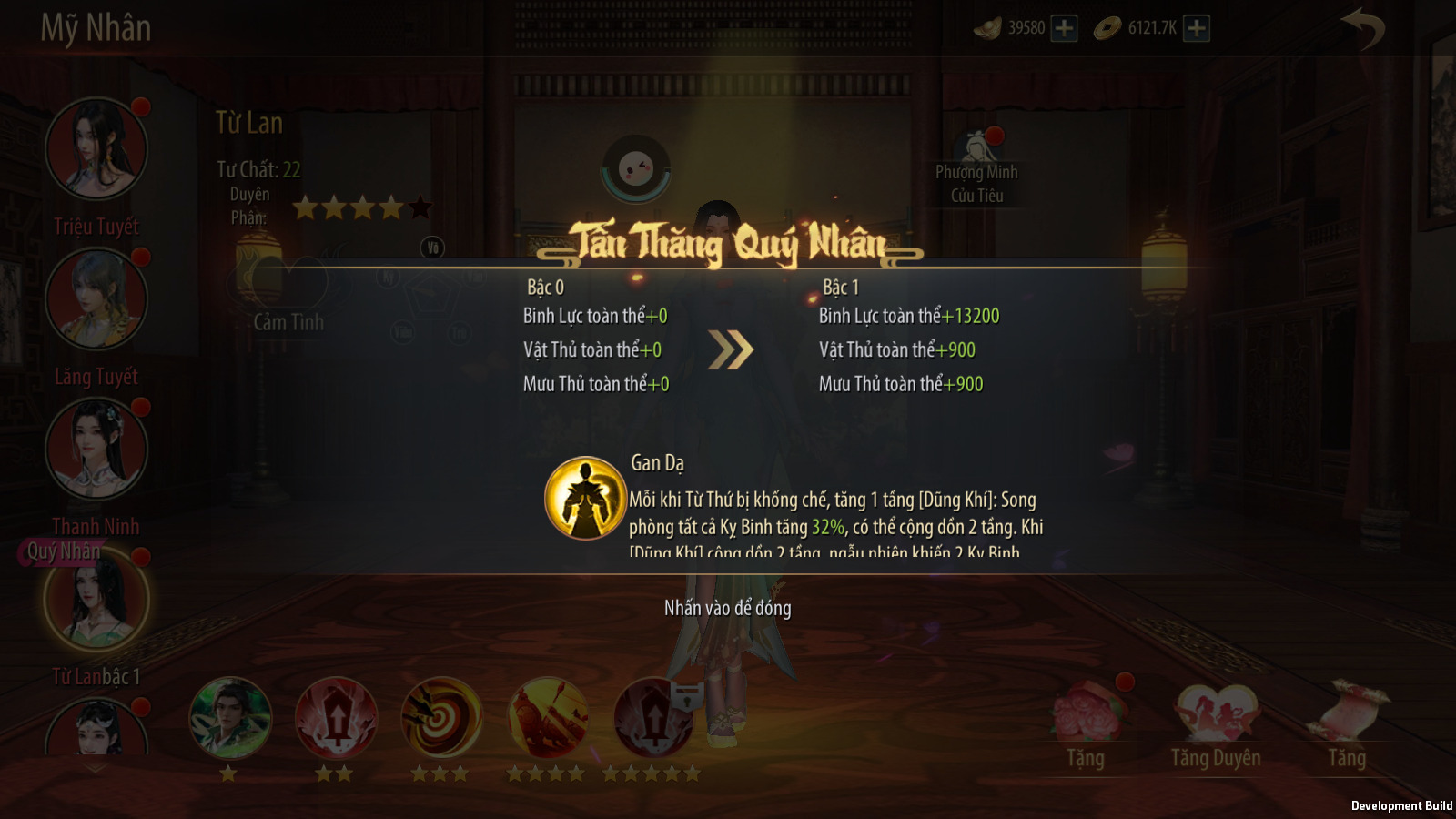
Task: Add copper coins with the plus button
Action: click(x=1197, y=28)
